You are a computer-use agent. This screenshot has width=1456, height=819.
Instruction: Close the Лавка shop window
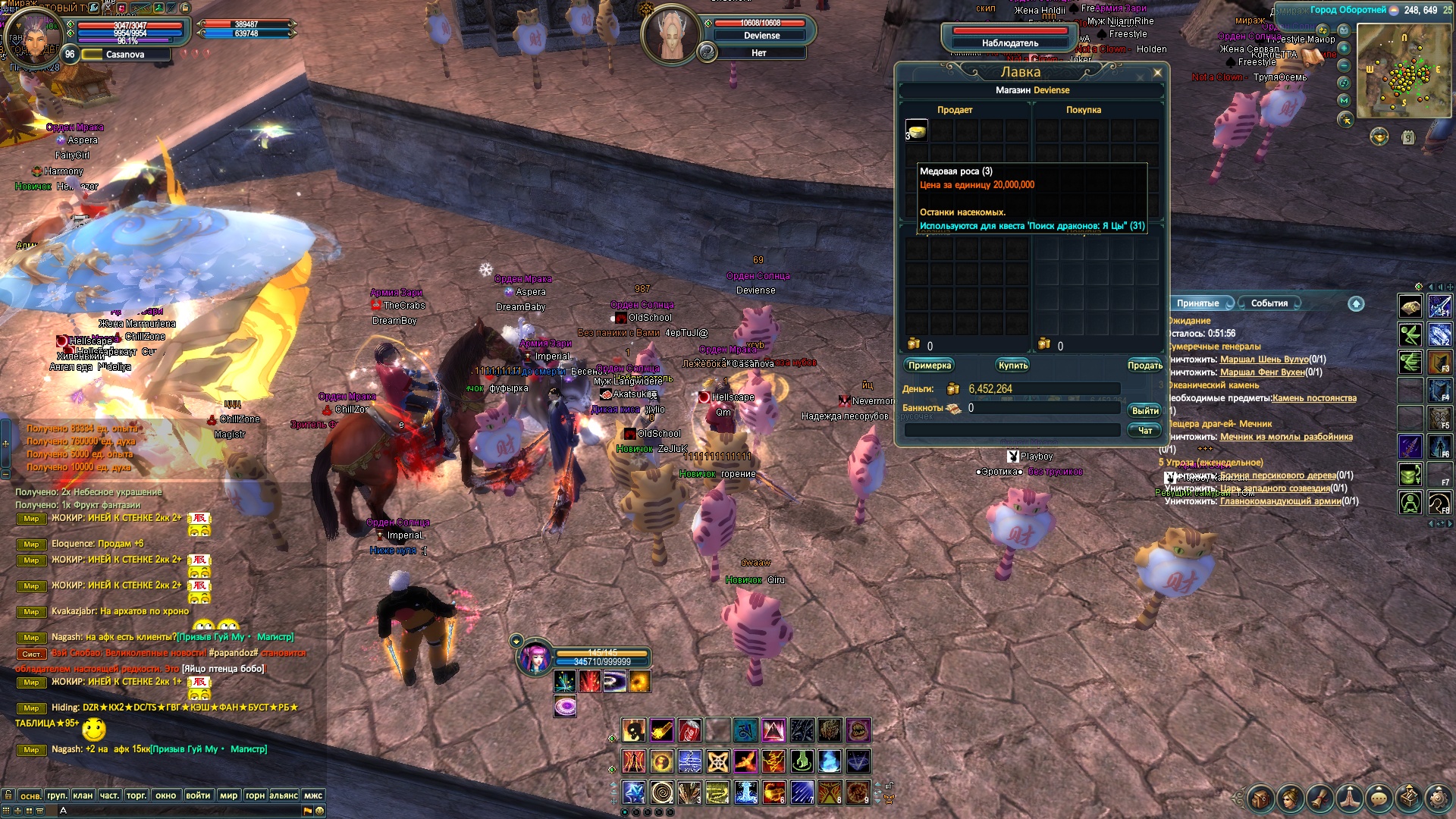point(1157,73)
